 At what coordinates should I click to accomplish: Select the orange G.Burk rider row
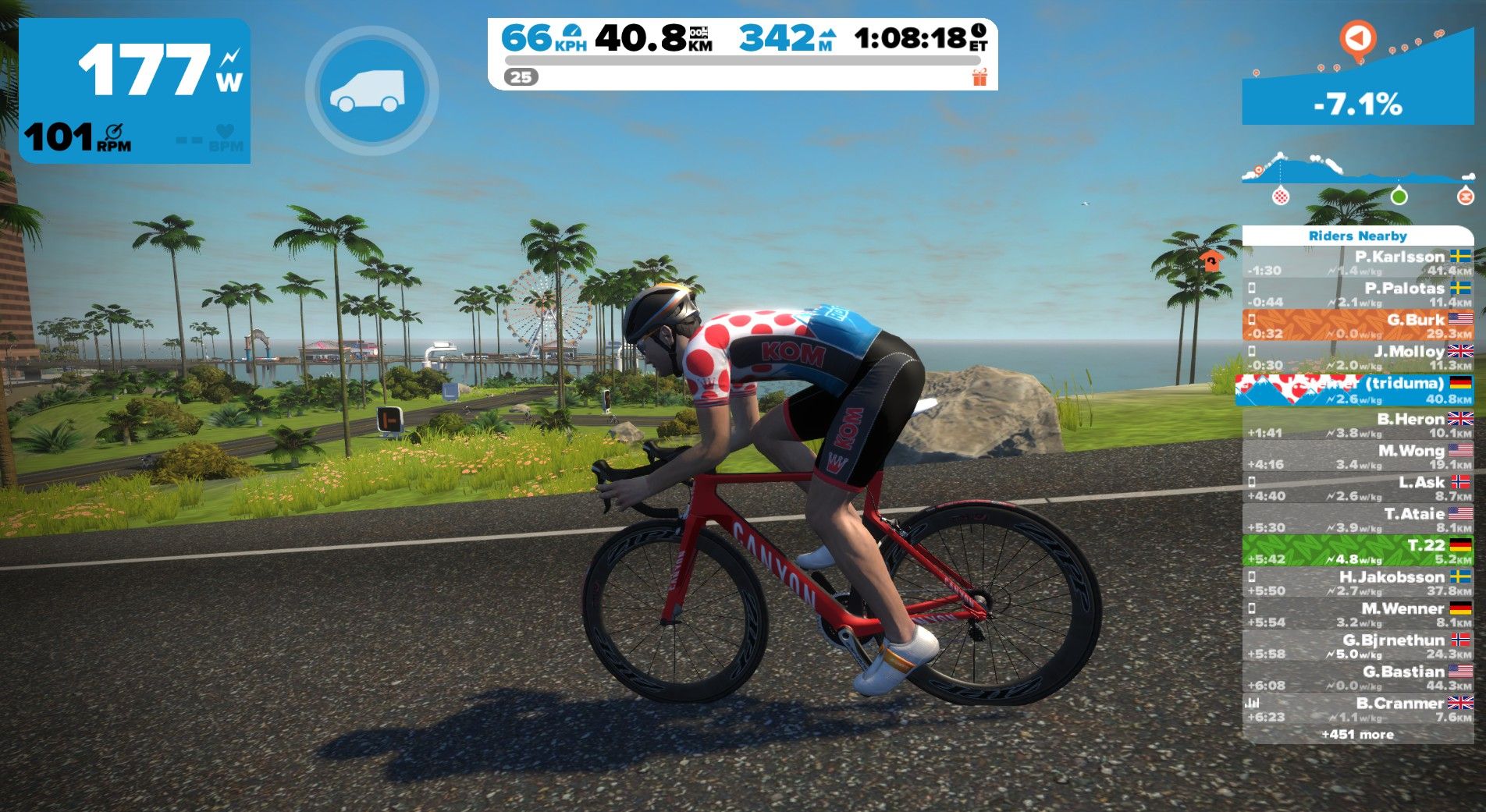pyautogui.click(x=1357, y=325)
